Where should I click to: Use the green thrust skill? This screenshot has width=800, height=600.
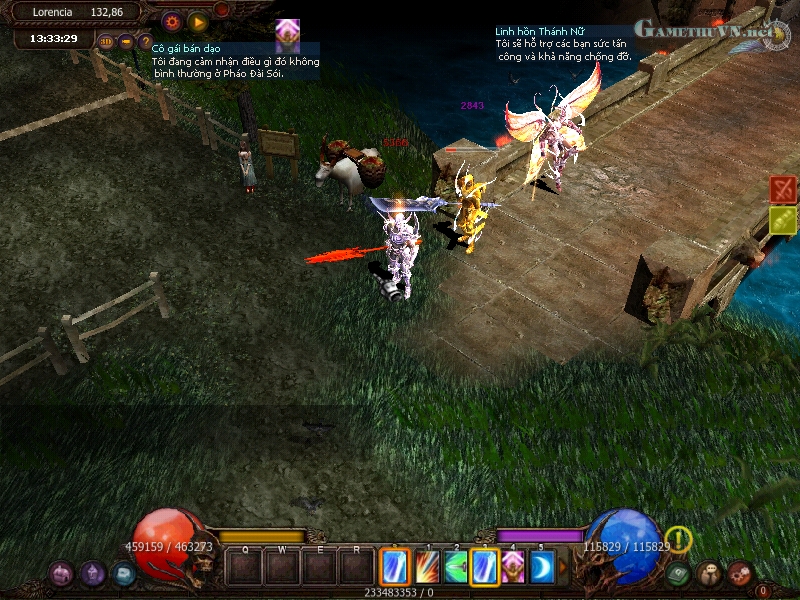click(456, 567)
